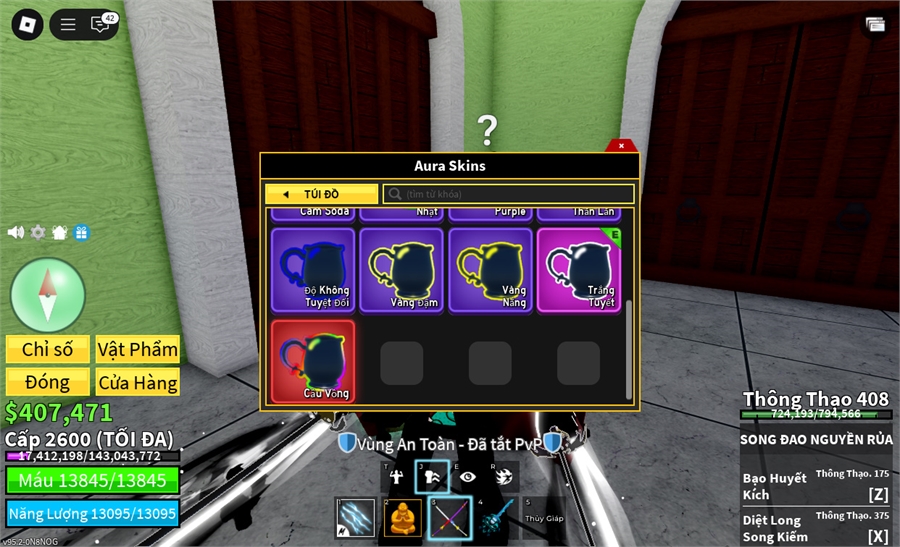The image size is (900, 547).
Task: Open the Chỉ số stats panel
Action: [x=48, y=349]
